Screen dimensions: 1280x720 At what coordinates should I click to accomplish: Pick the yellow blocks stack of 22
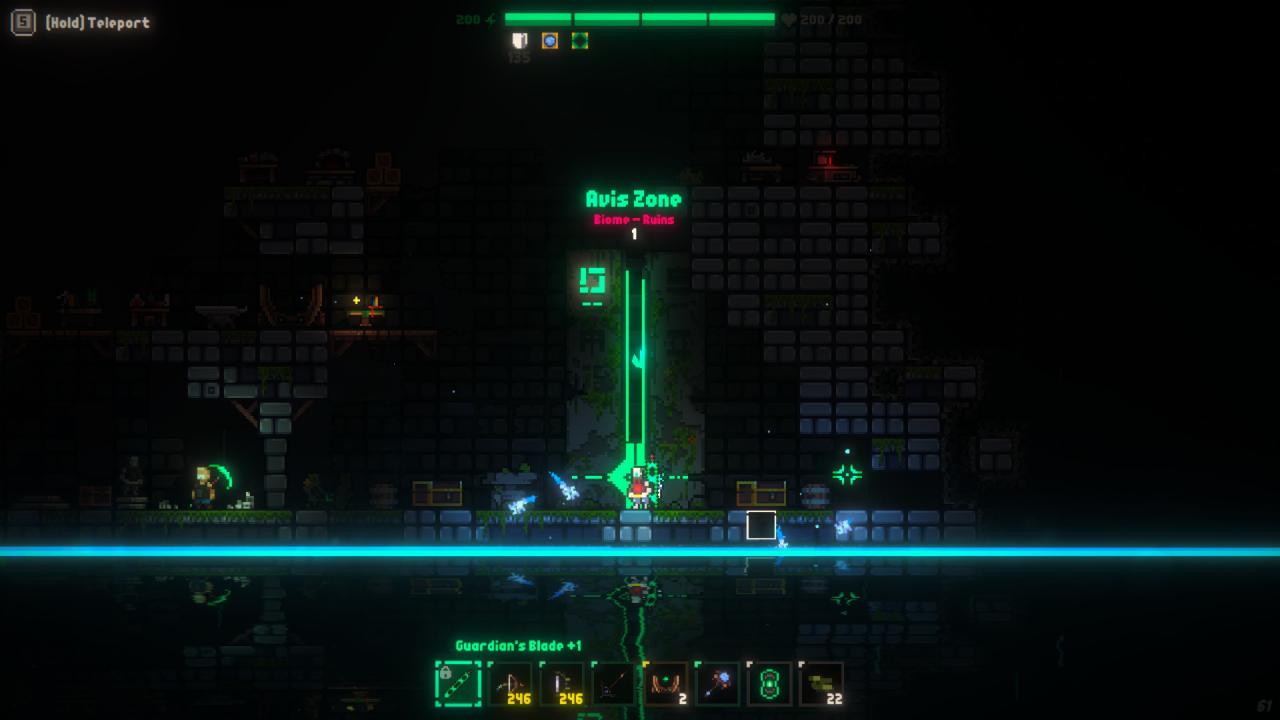click(822, 684)
